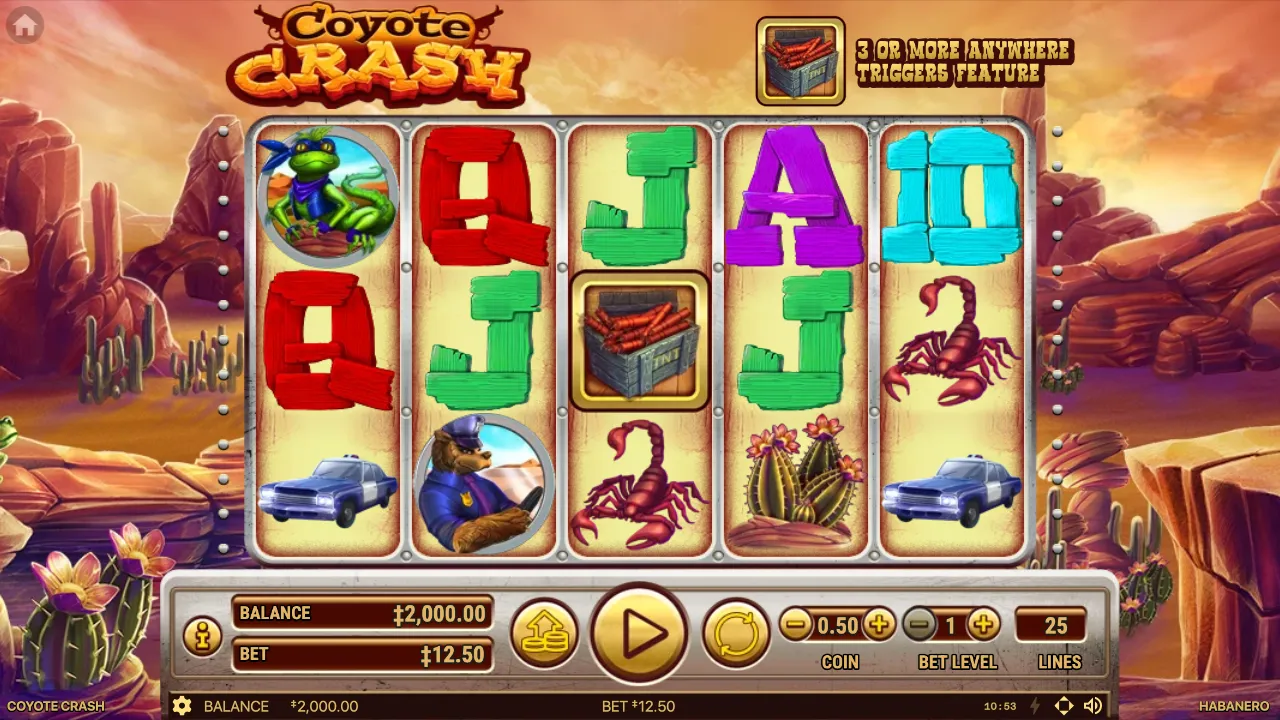Go to the home screen
This screenshot has height=720, width=1280.
click(x=25, y=26)
